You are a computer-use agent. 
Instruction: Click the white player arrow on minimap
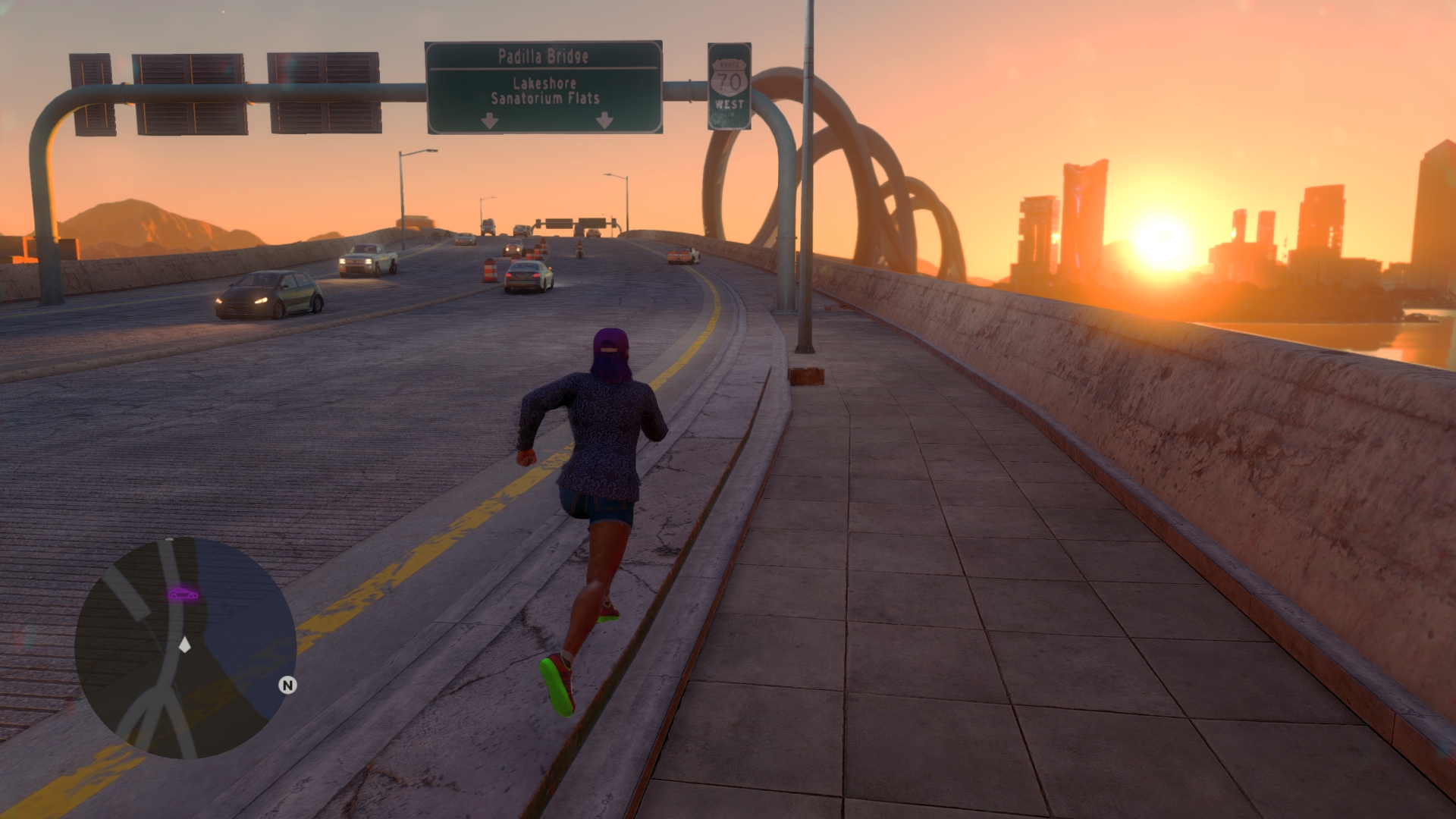[184, 645]
